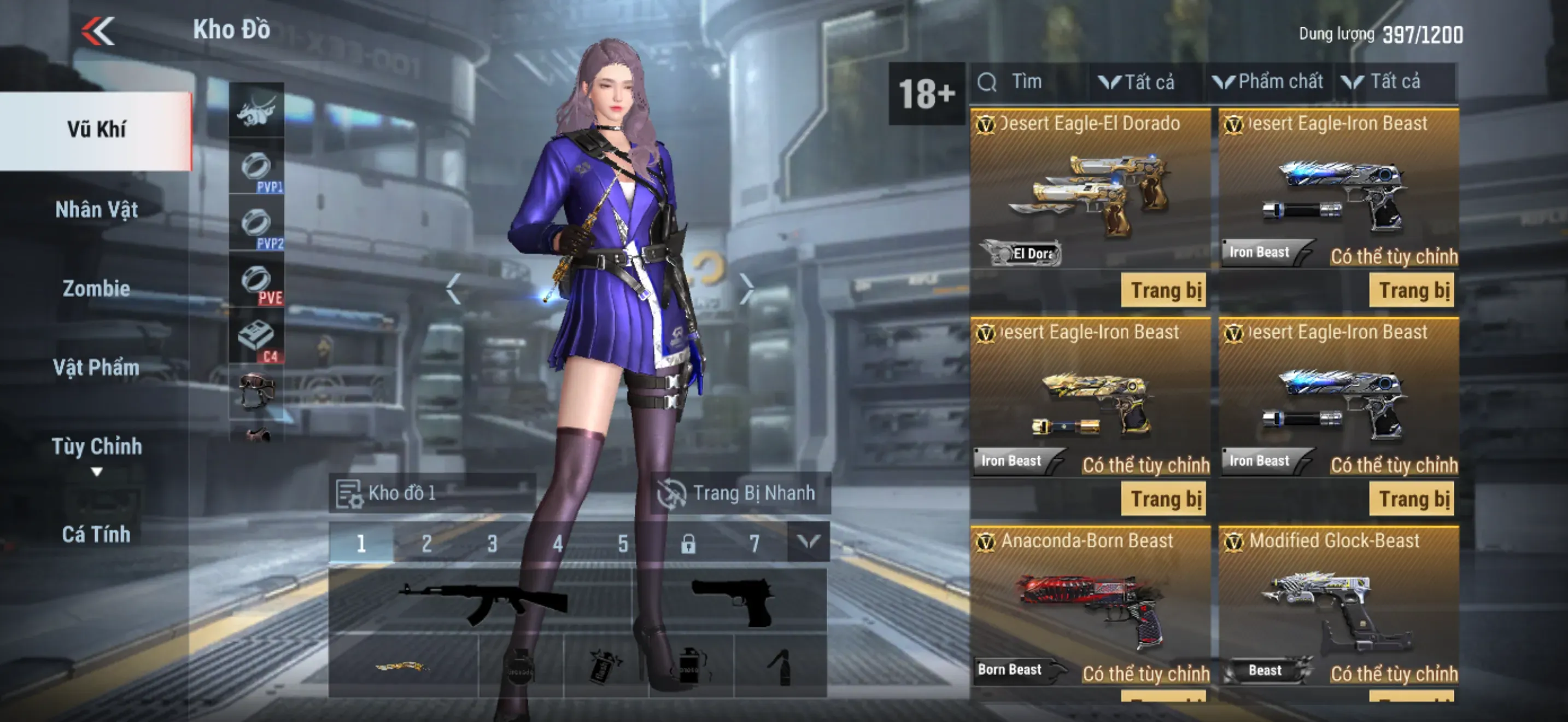
Task: Switch to loadout slot 3
Action: coord(492,543)
